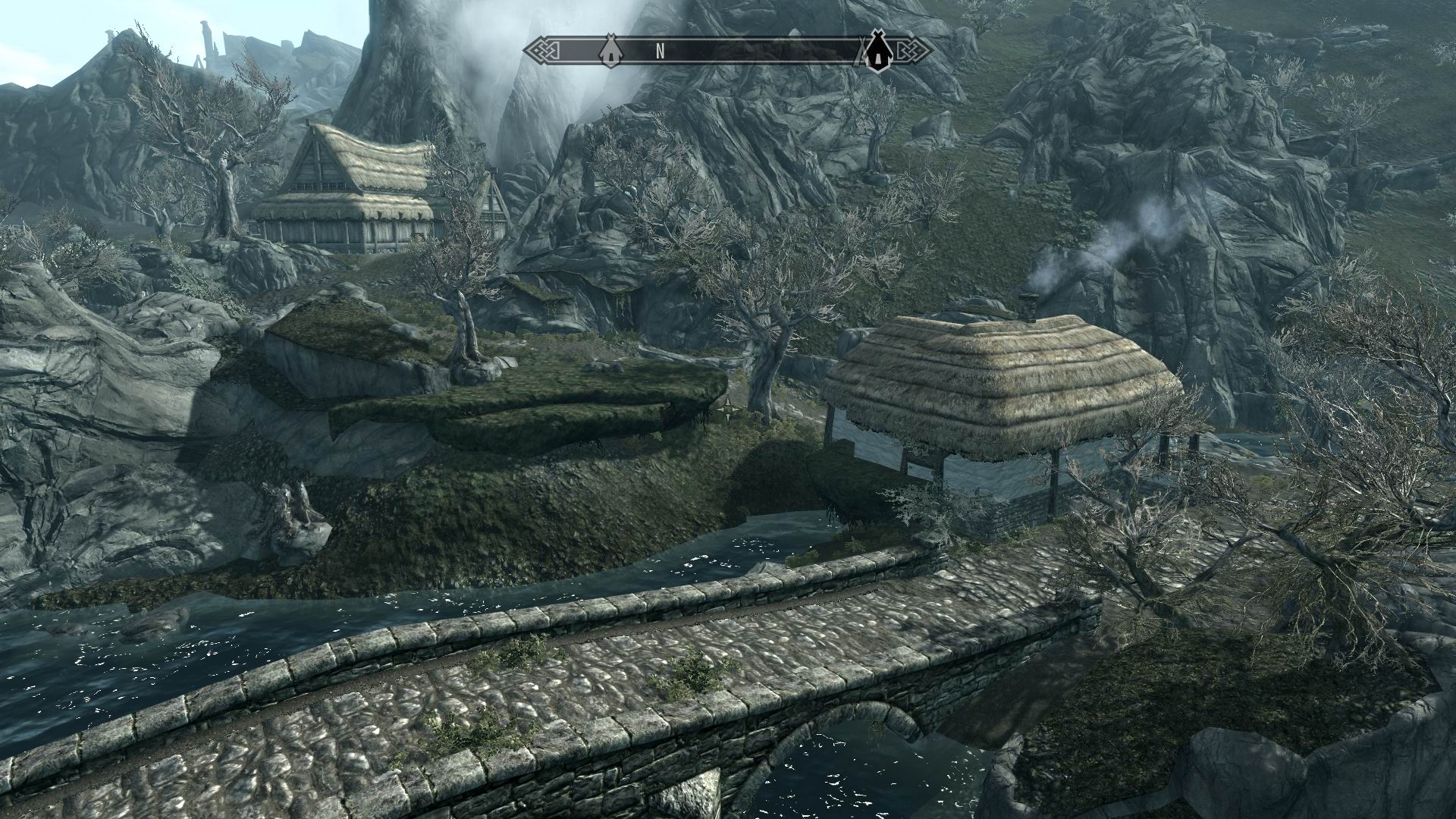Click the small undiscovered marker beside the town icon

coord(861,53)
